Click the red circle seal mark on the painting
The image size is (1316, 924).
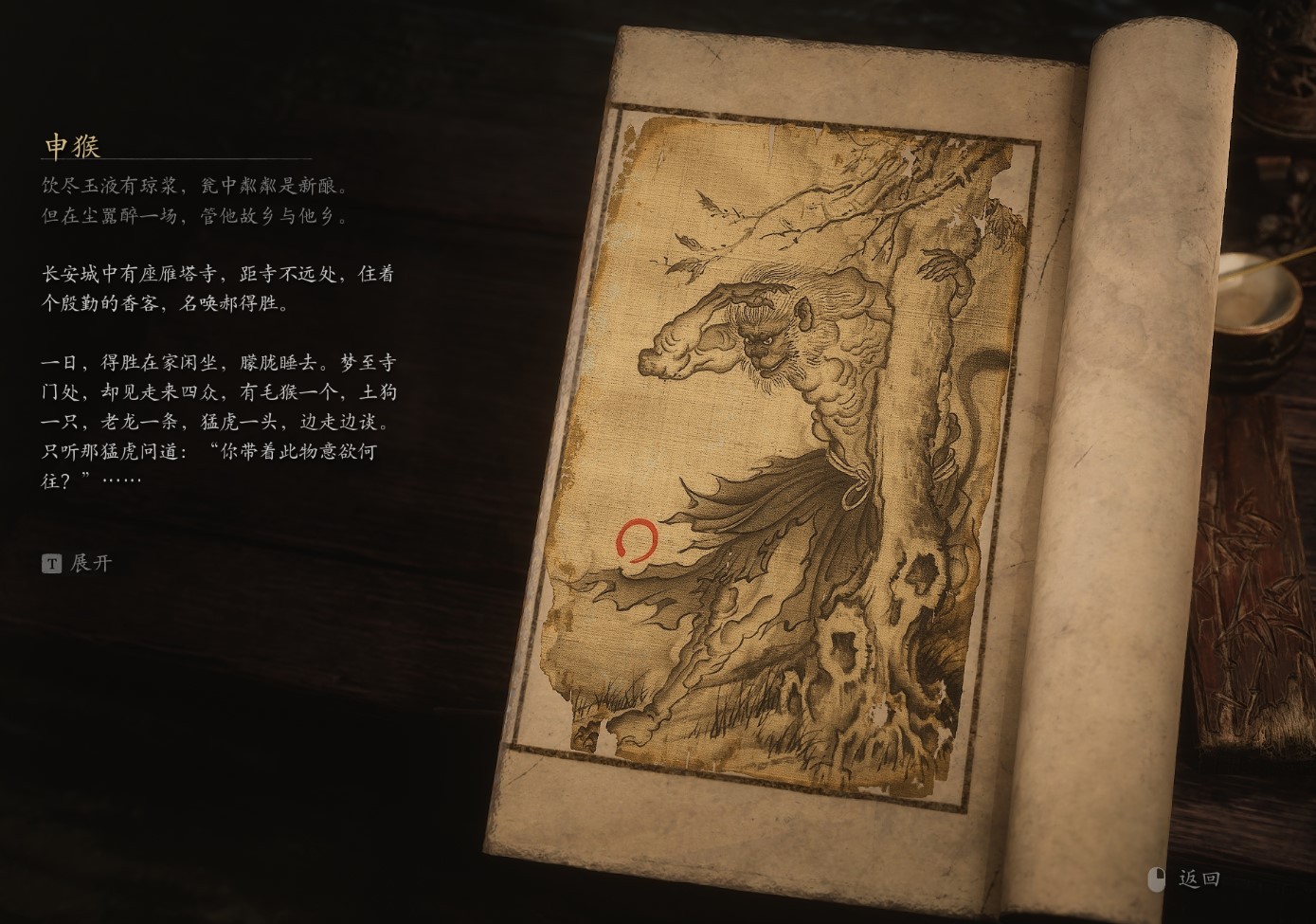(x=635, y=540)
